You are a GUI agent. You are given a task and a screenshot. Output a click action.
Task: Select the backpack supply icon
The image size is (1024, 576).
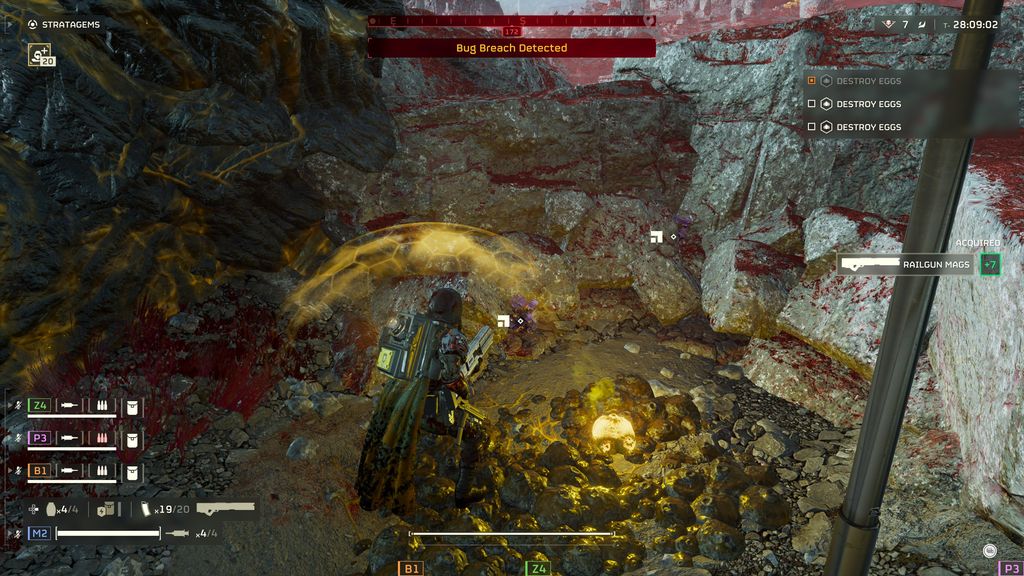coord(105,509)
